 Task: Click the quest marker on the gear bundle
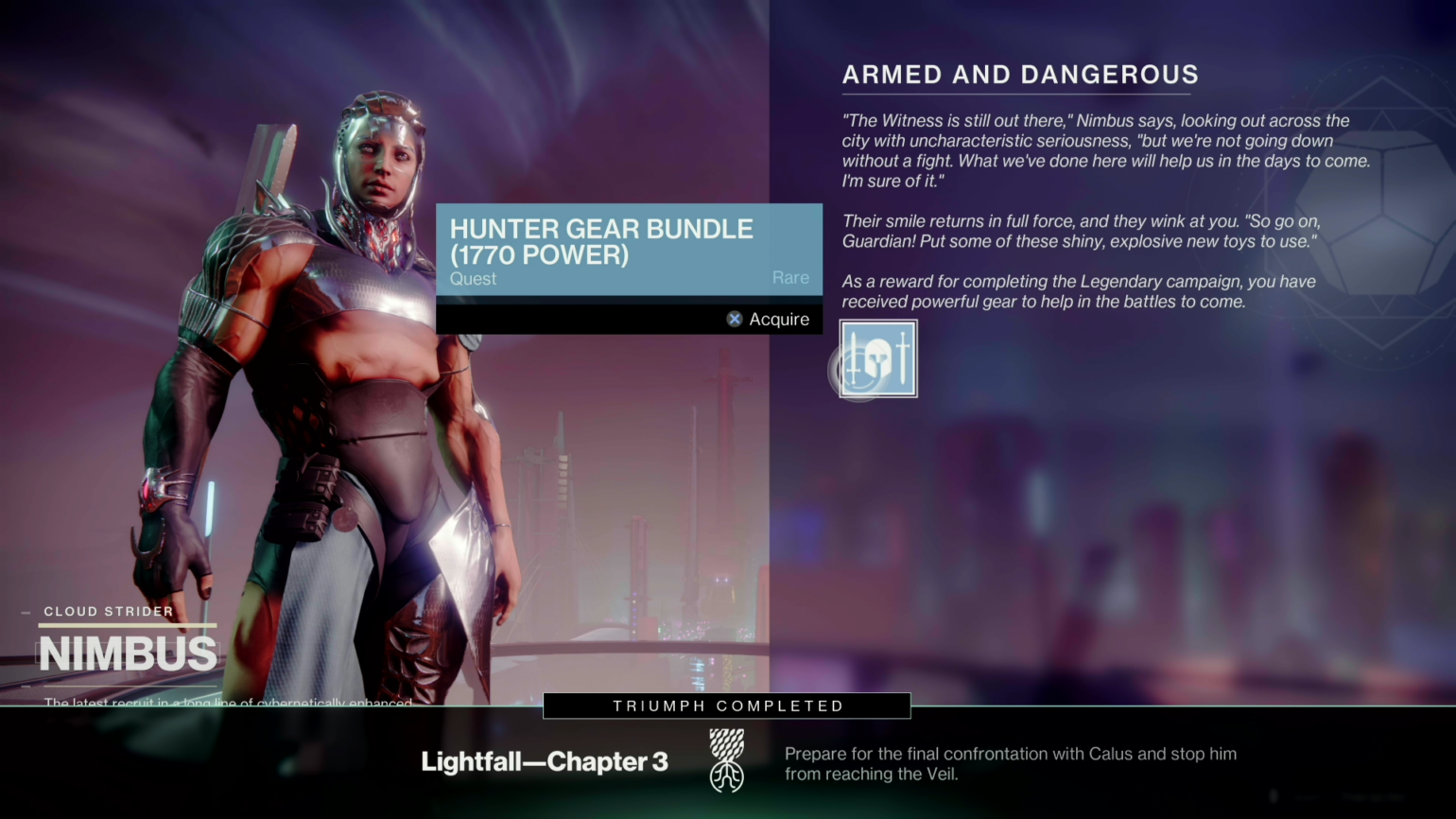tap(473, 278)
